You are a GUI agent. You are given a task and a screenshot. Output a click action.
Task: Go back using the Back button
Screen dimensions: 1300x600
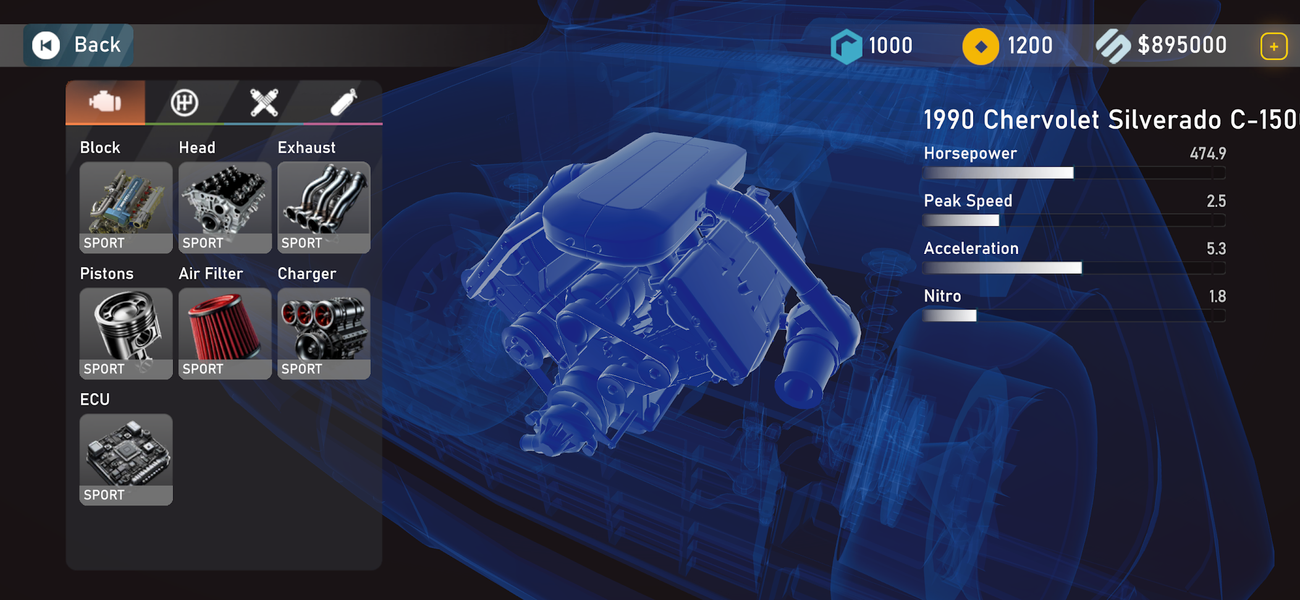point(77,45)
